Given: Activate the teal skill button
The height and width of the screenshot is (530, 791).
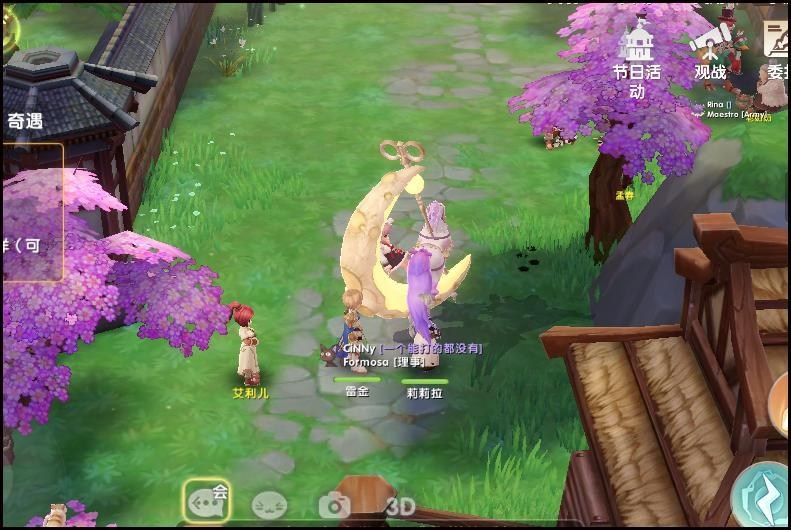Looking at the screenshot, I should coord(762,496).
